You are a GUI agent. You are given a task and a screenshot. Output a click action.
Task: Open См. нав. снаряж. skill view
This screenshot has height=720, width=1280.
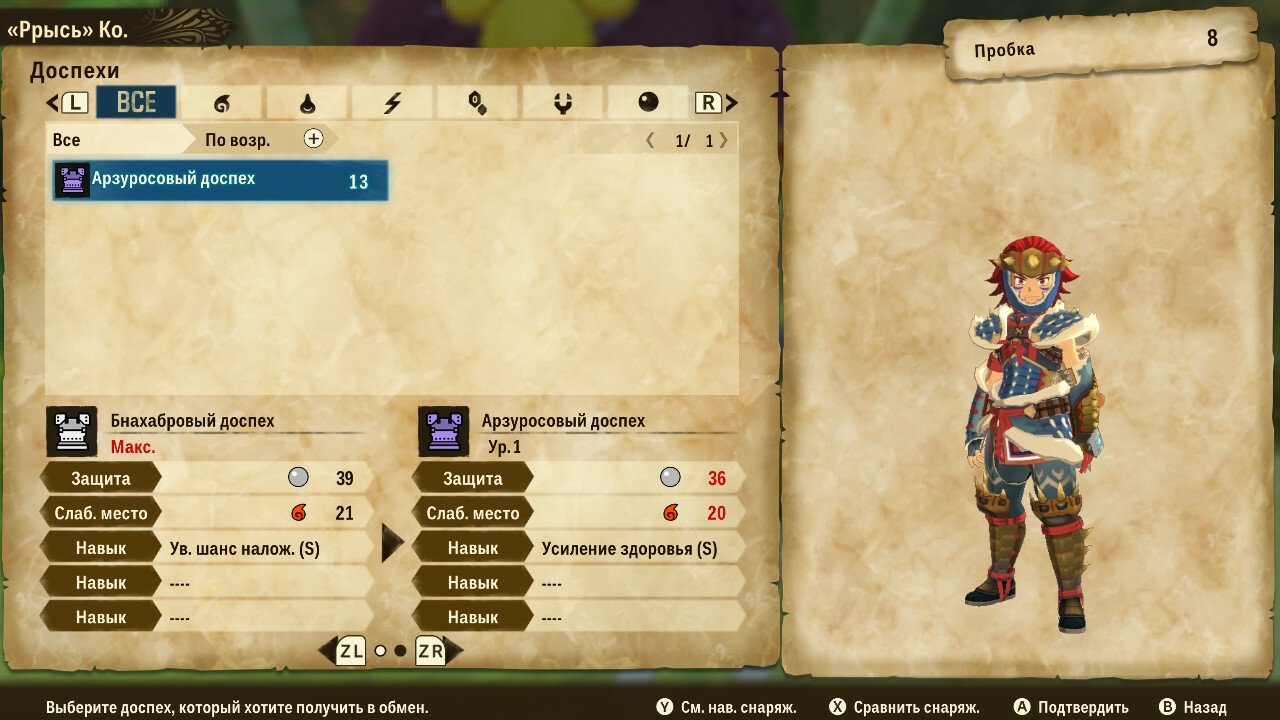(727, 707)
